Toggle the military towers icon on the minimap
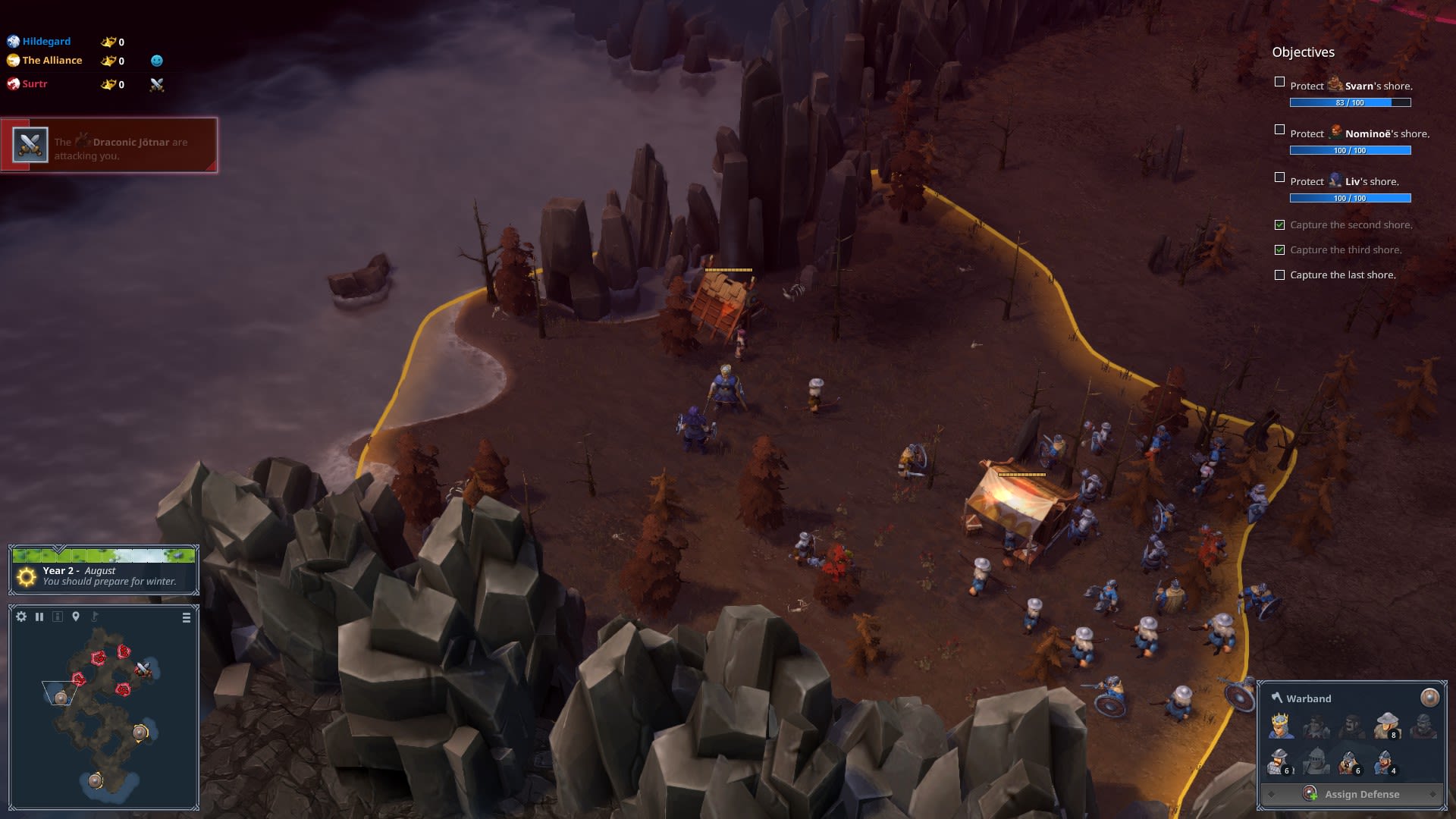Image resolution: width=1456 pixels, height=819 pixels. coord(58,617)
